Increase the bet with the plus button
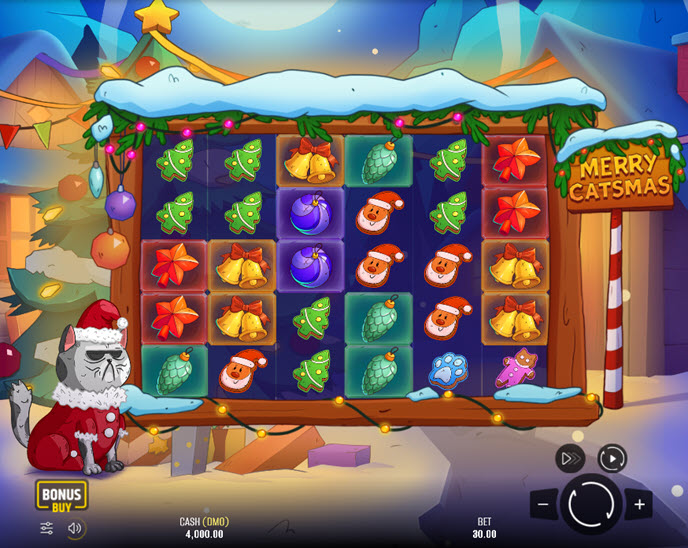The image size is (688, 548). pyautogui.click(x=638, y=504)
